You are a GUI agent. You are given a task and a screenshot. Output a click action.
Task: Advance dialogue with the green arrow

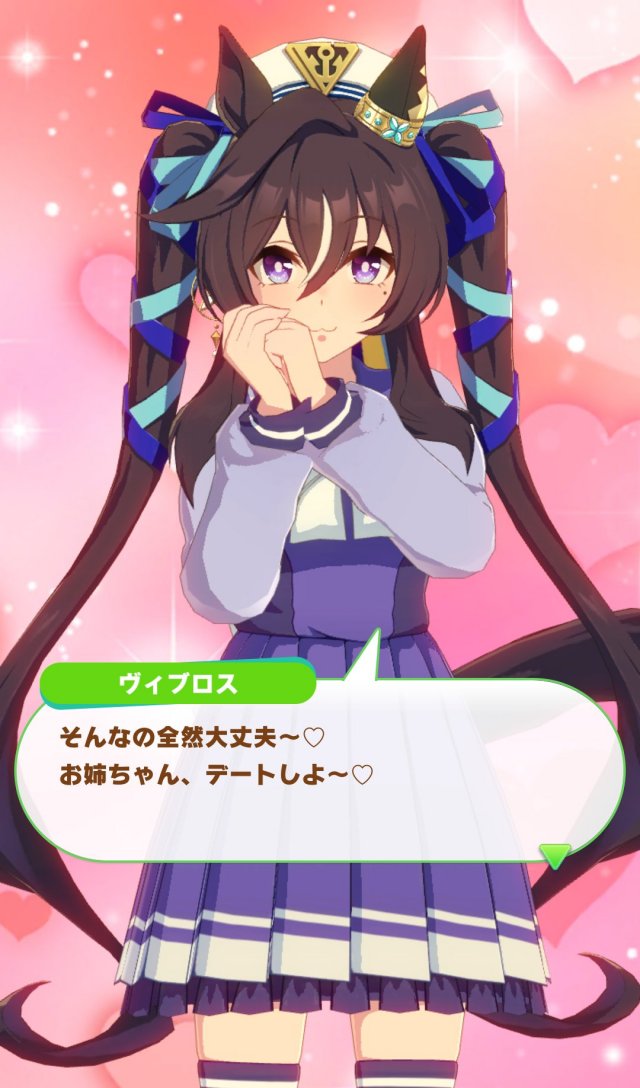(x=555, y=856)
